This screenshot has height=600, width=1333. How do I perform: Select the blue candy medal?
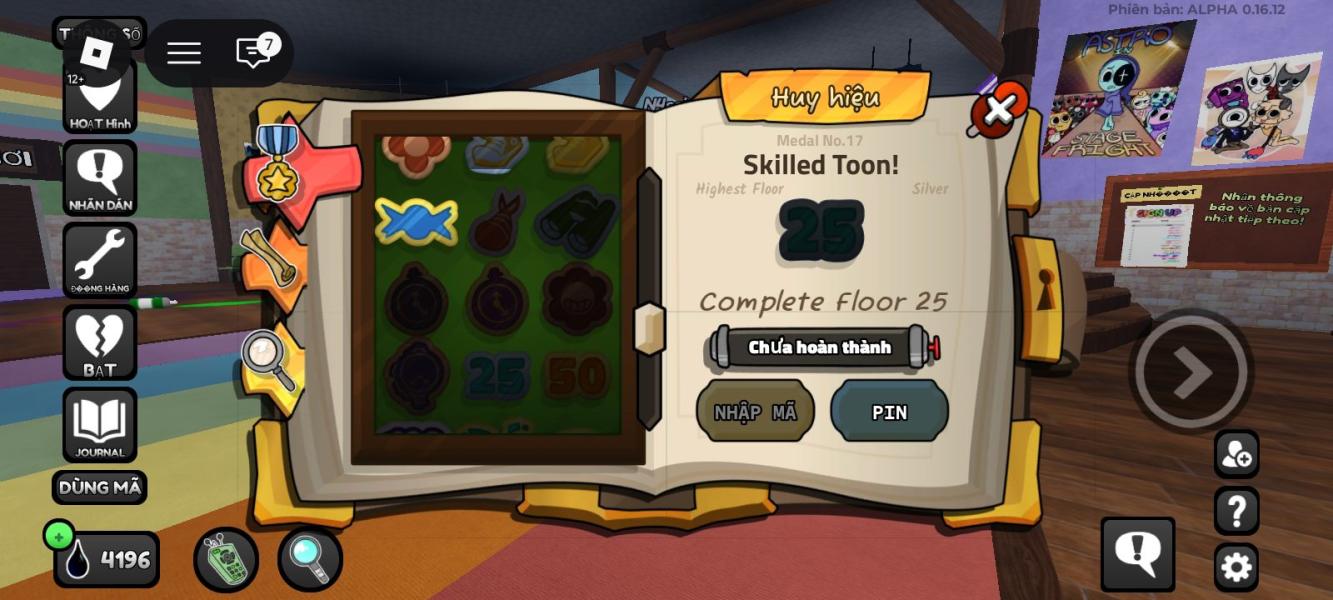(x=416, y=221)
